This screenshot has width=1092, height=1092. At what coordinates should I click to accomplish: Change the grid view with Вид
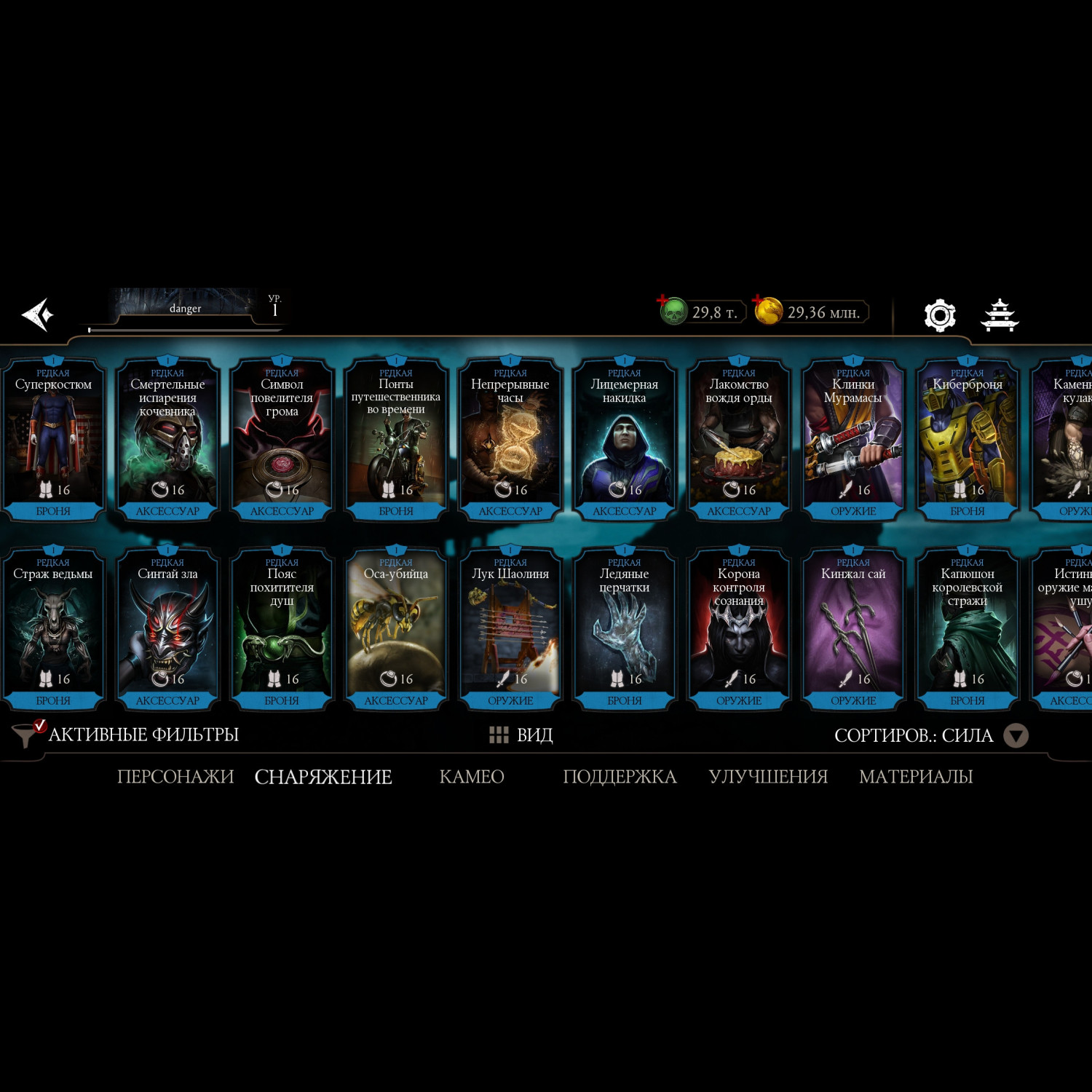[x=521, y=735]
